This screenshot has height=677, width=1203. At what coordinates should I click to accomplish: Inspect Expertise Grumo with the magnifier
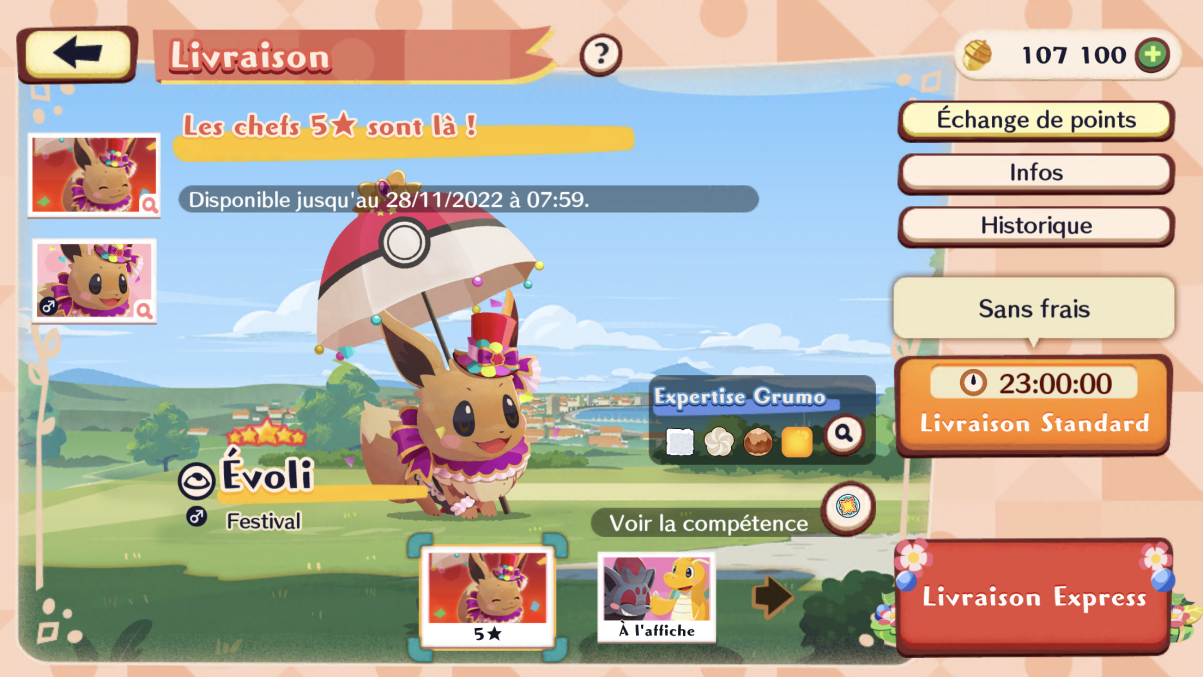point(844,435)
